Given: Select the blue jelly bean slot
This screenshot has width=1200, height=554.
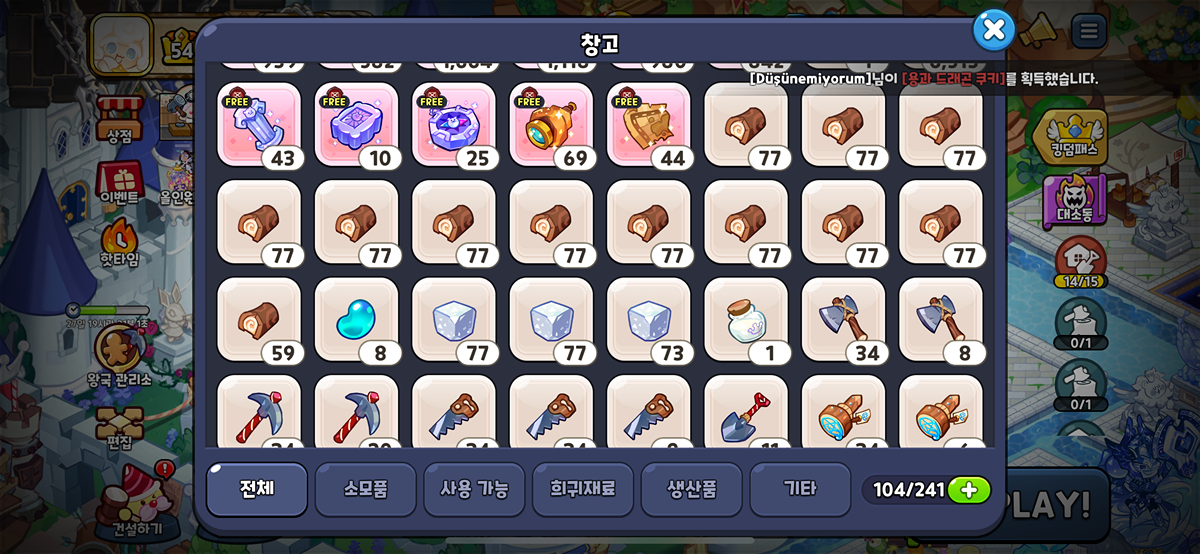Looking at the screenshot, I should click(356, 319).
